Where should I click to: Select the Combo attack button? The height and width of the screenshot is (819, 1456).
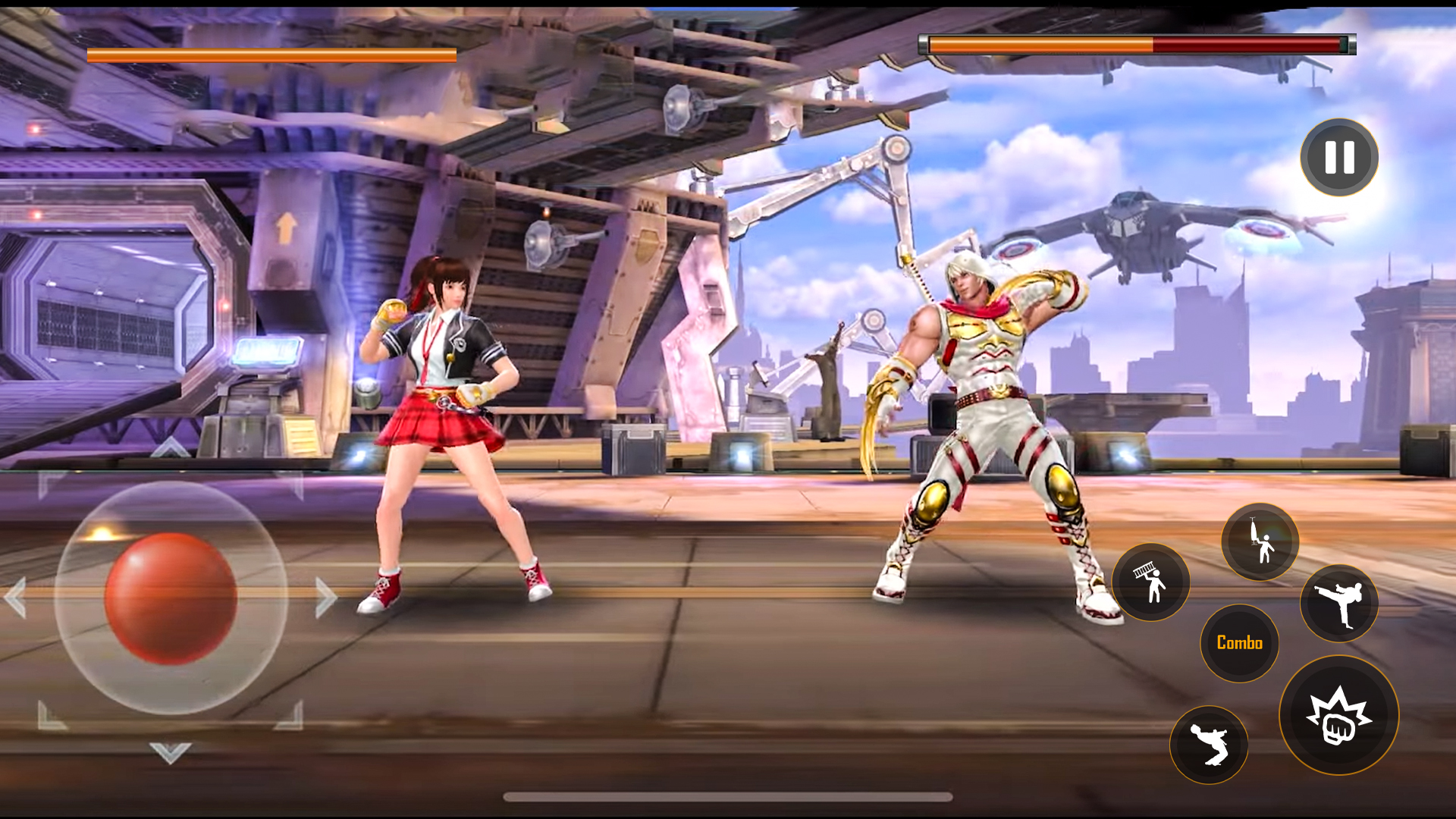1239,642
